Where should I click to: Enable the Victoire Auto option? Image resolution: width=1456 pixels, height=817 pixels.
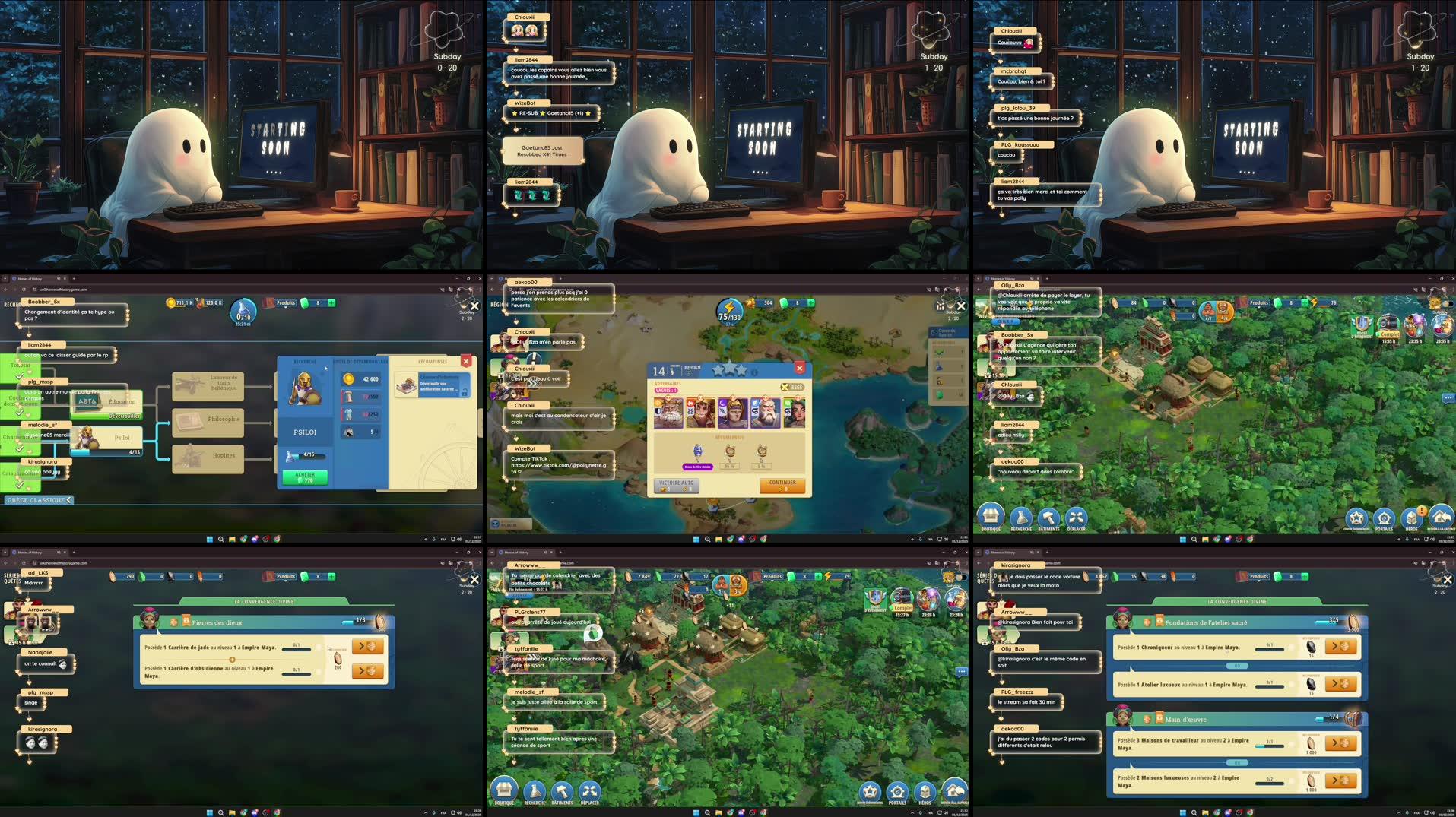(675, 486)
